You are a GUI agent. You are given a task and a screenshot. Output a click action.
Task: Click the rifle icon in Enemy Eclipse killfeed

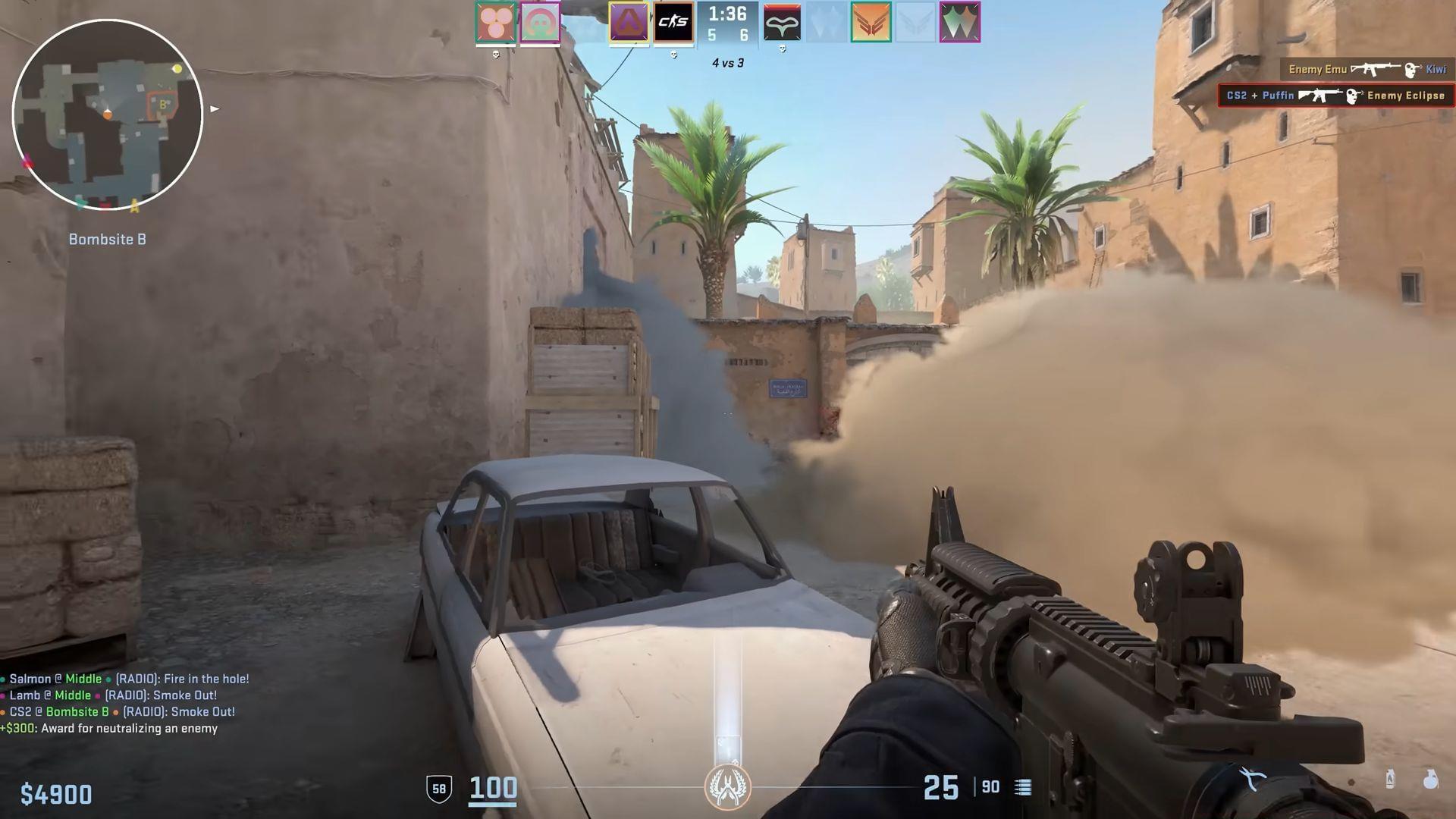[1319, 95]
